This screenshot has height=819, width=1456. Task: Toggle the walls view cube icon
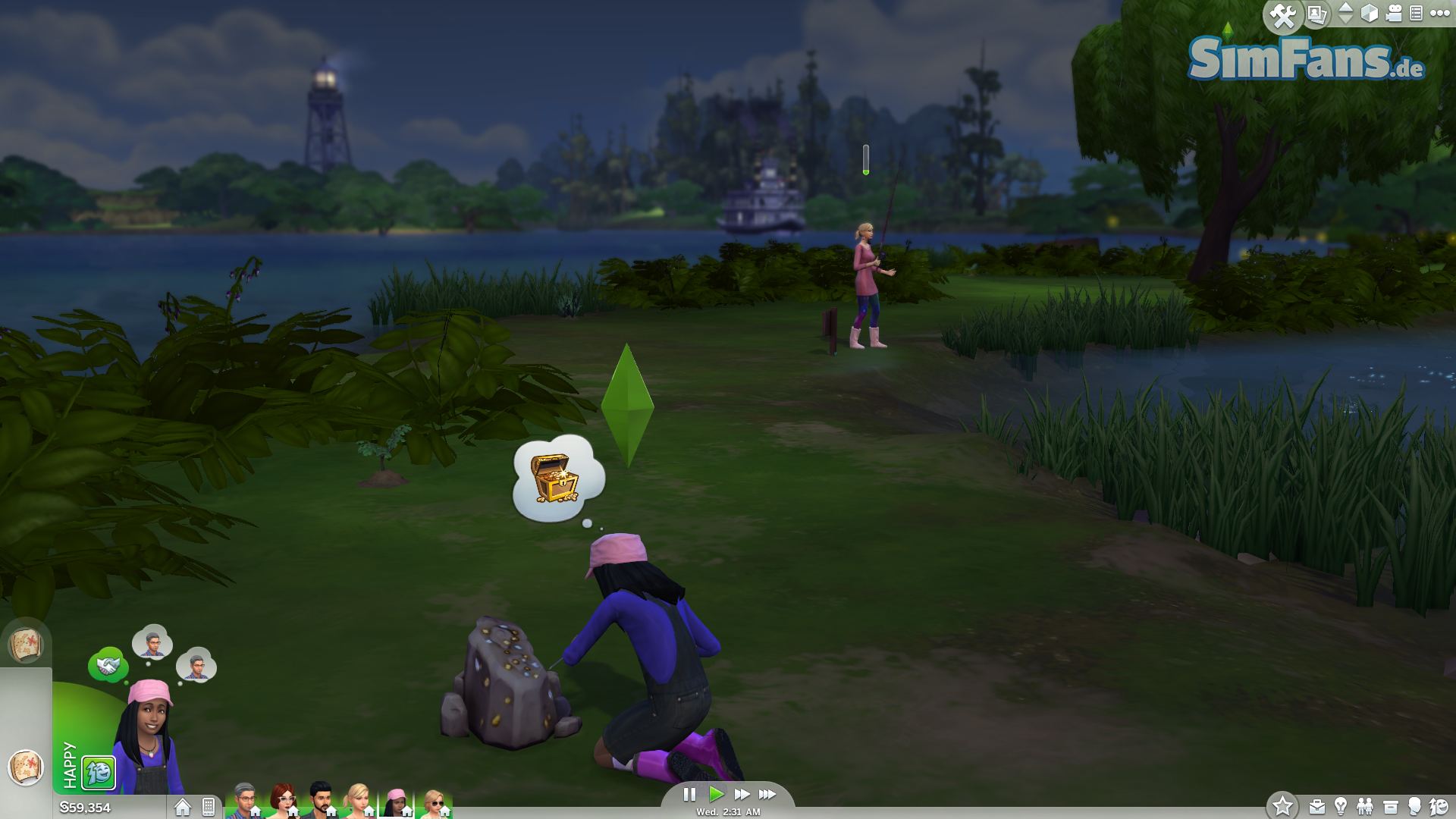(1370, 14)
